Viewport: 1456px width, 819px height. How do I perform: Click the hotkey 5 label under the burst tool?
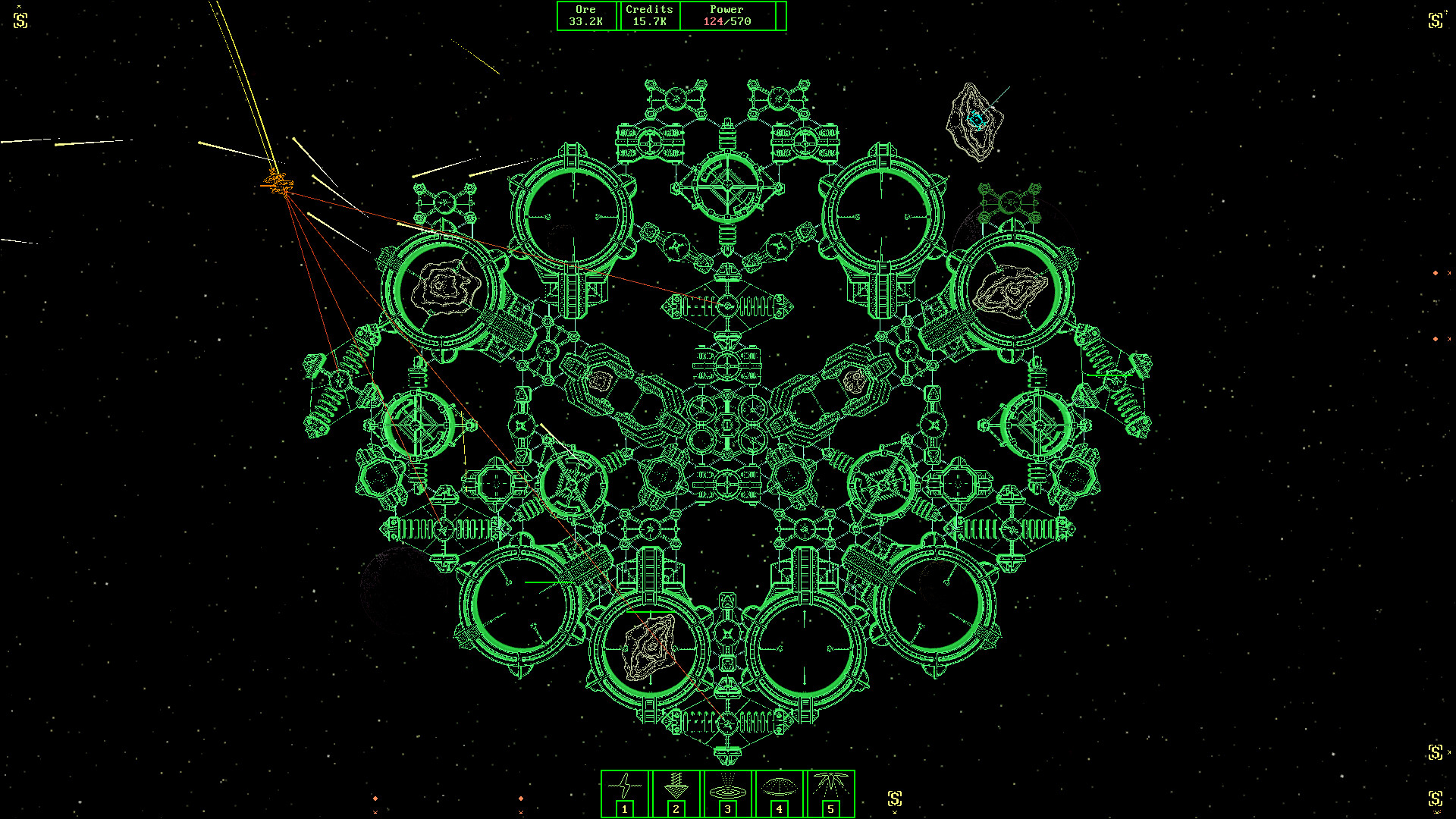832,809
